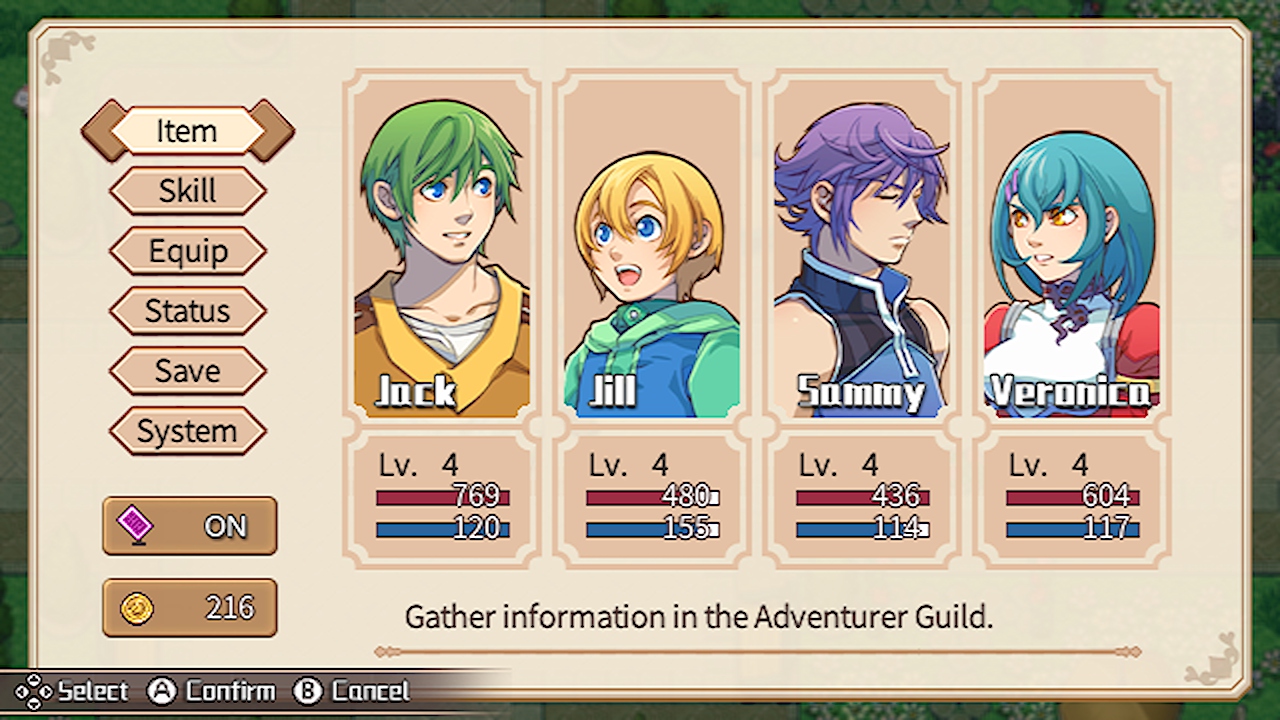Toggle the purple ON switch button
The height and width of the screenshot is (720, 1280).
click(189, 526)
